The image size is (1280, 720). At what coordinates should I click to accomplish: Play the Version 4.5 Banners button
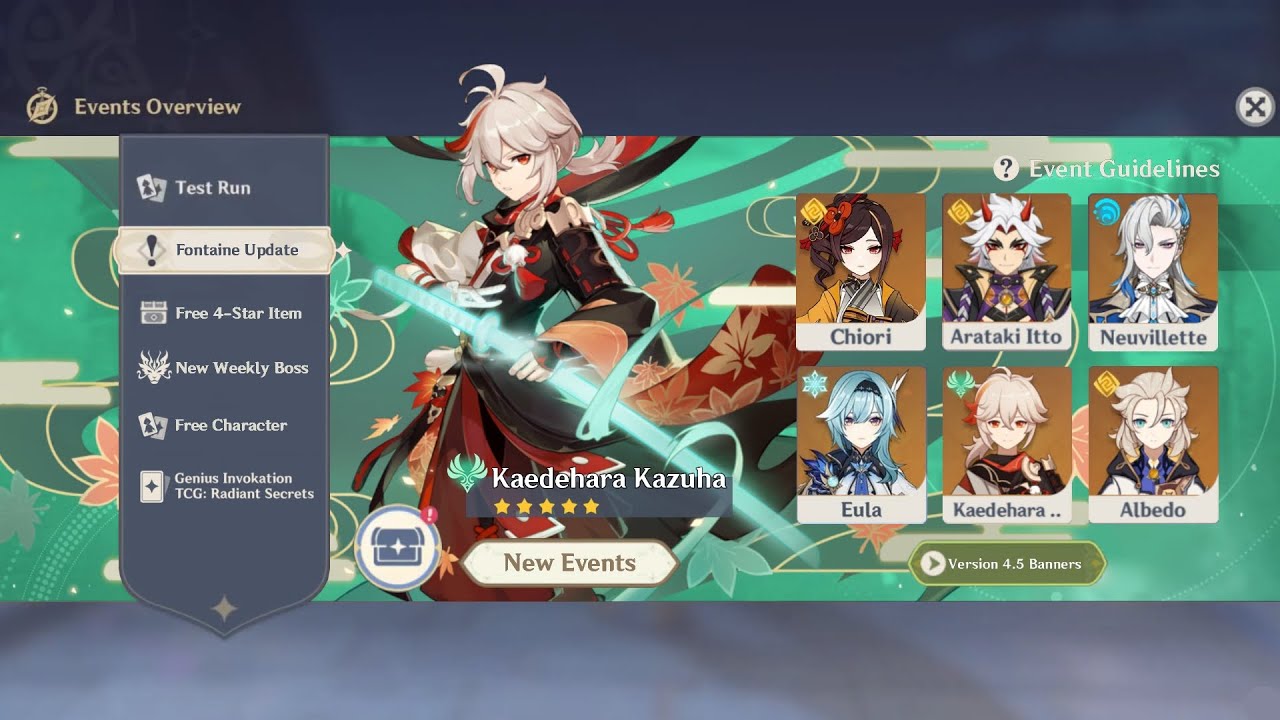point(1006,564)
